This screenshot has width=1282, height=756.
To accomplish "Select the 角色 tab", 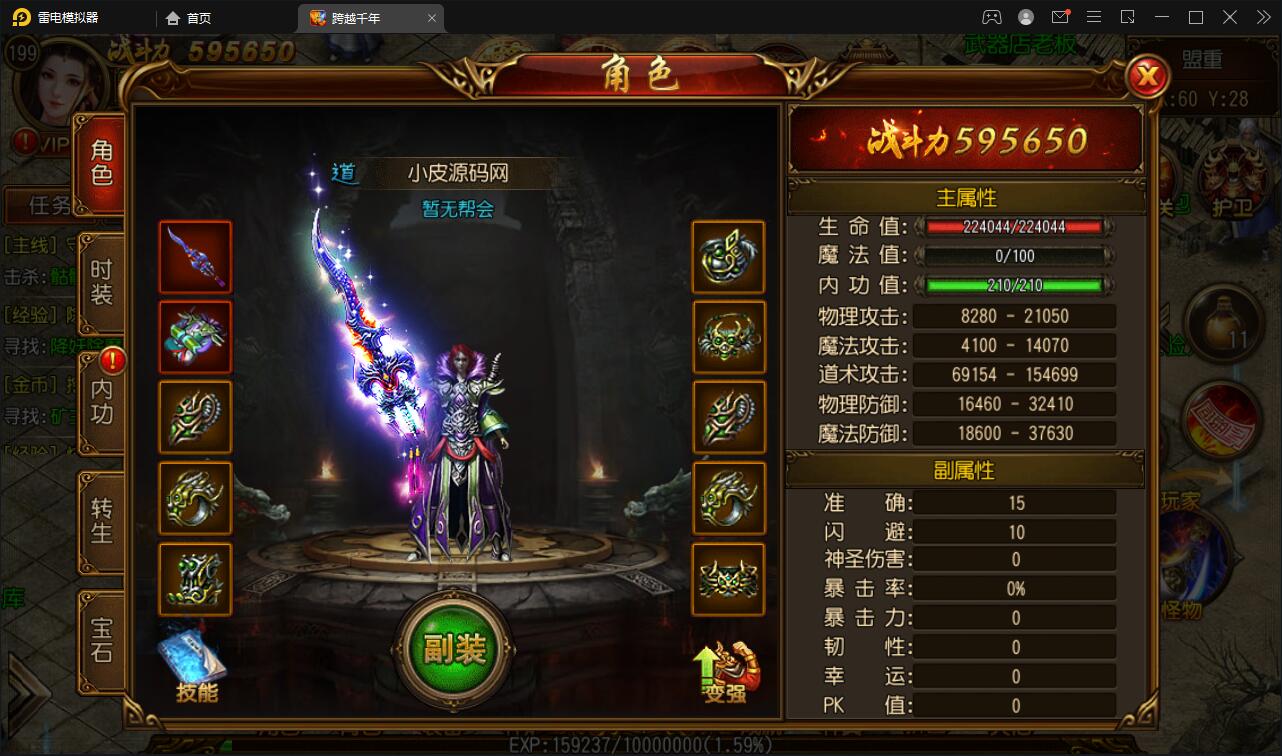I will [x=102, y=163].
